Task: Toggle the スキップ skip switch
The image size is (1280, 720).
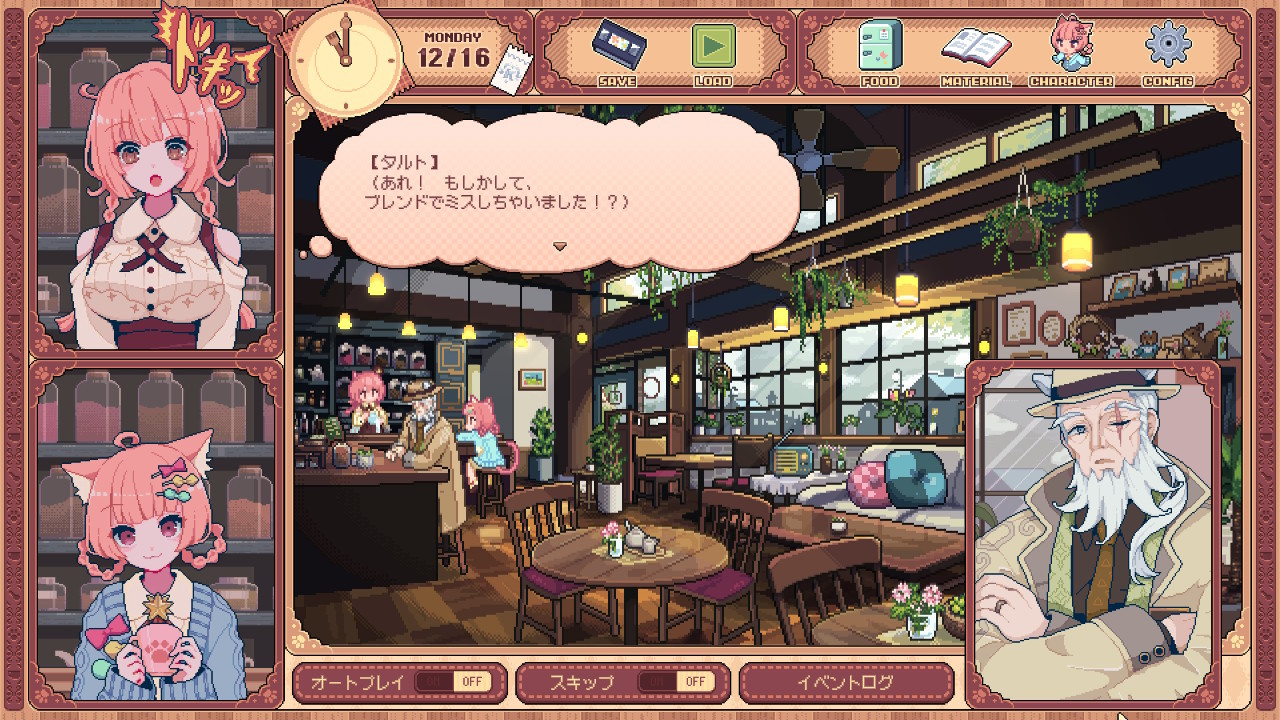Action: (677, 682)
